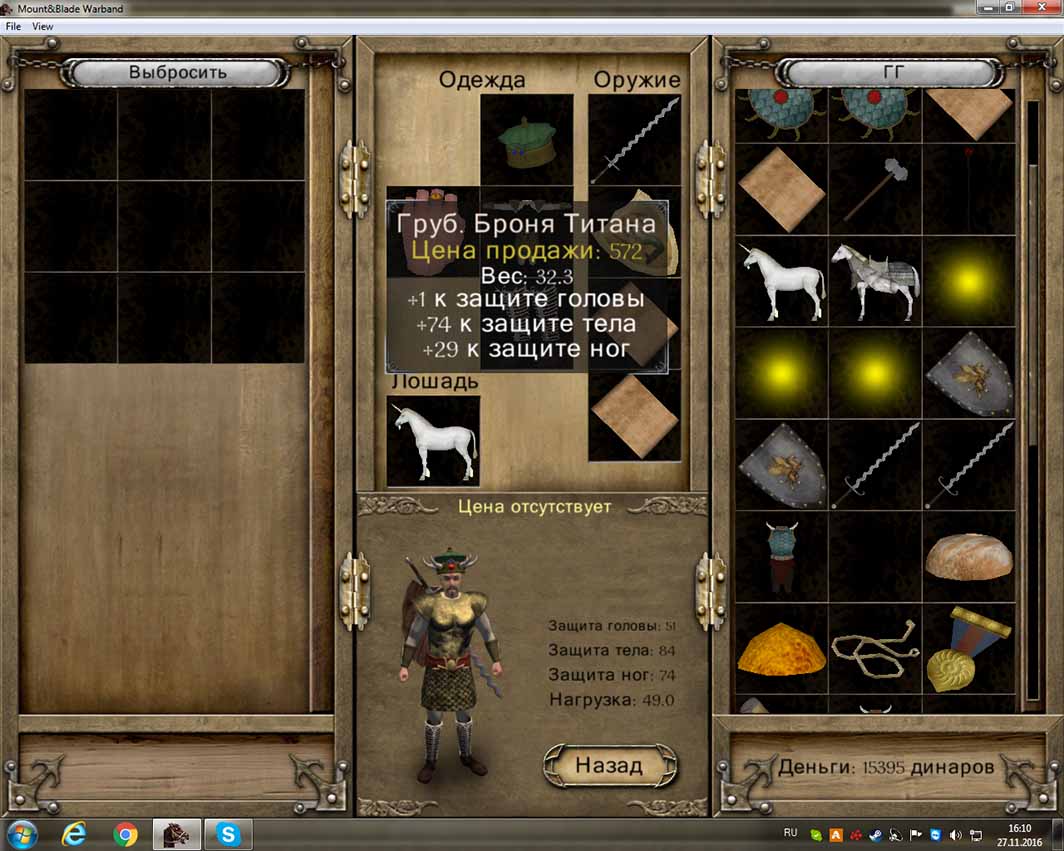Go back with the Назад button
Viewport: 1064px width, 851px height.
pos(609,765)
